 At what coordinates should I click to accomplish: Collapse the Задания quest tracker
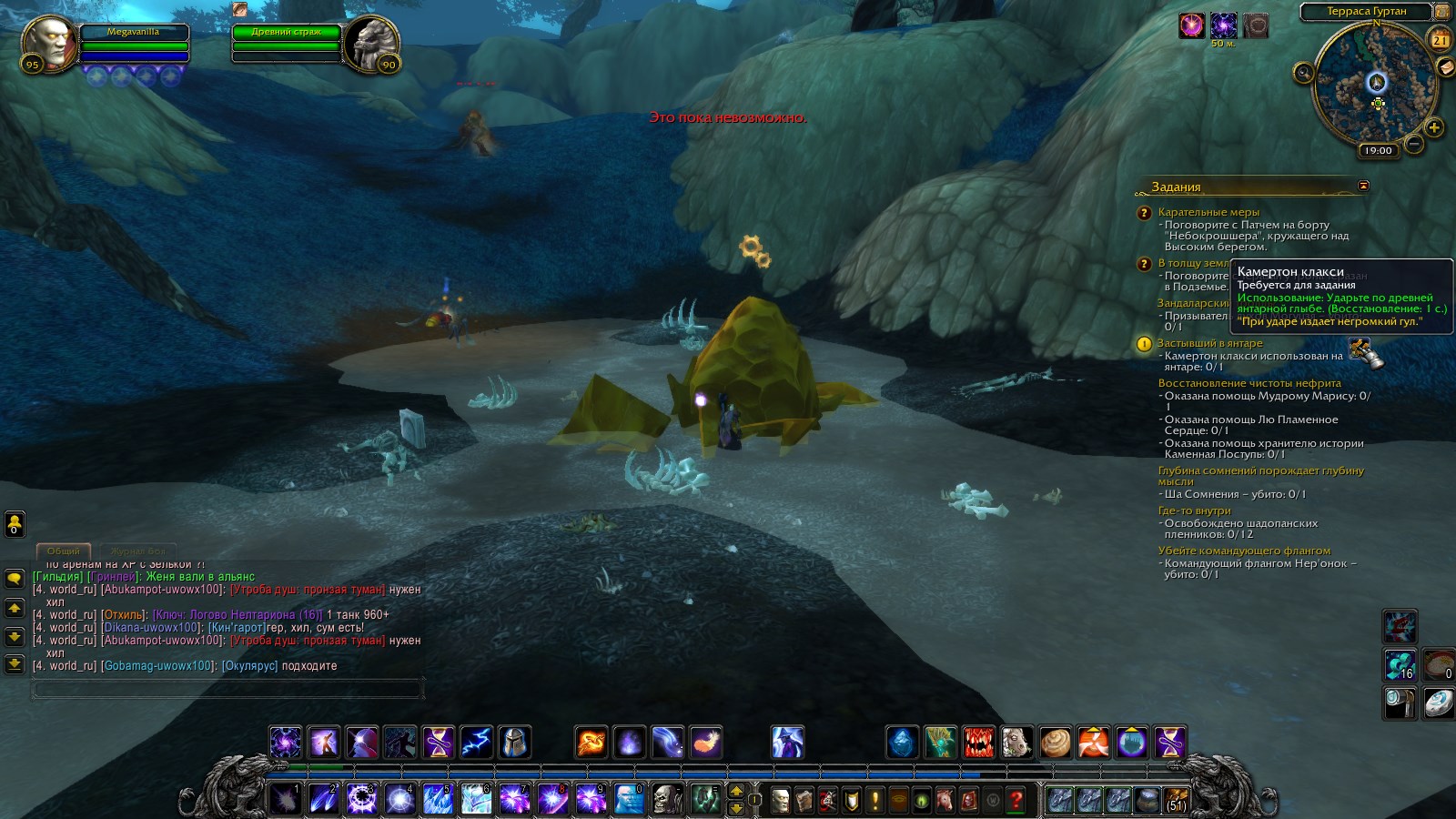[x=1363, y=186]
